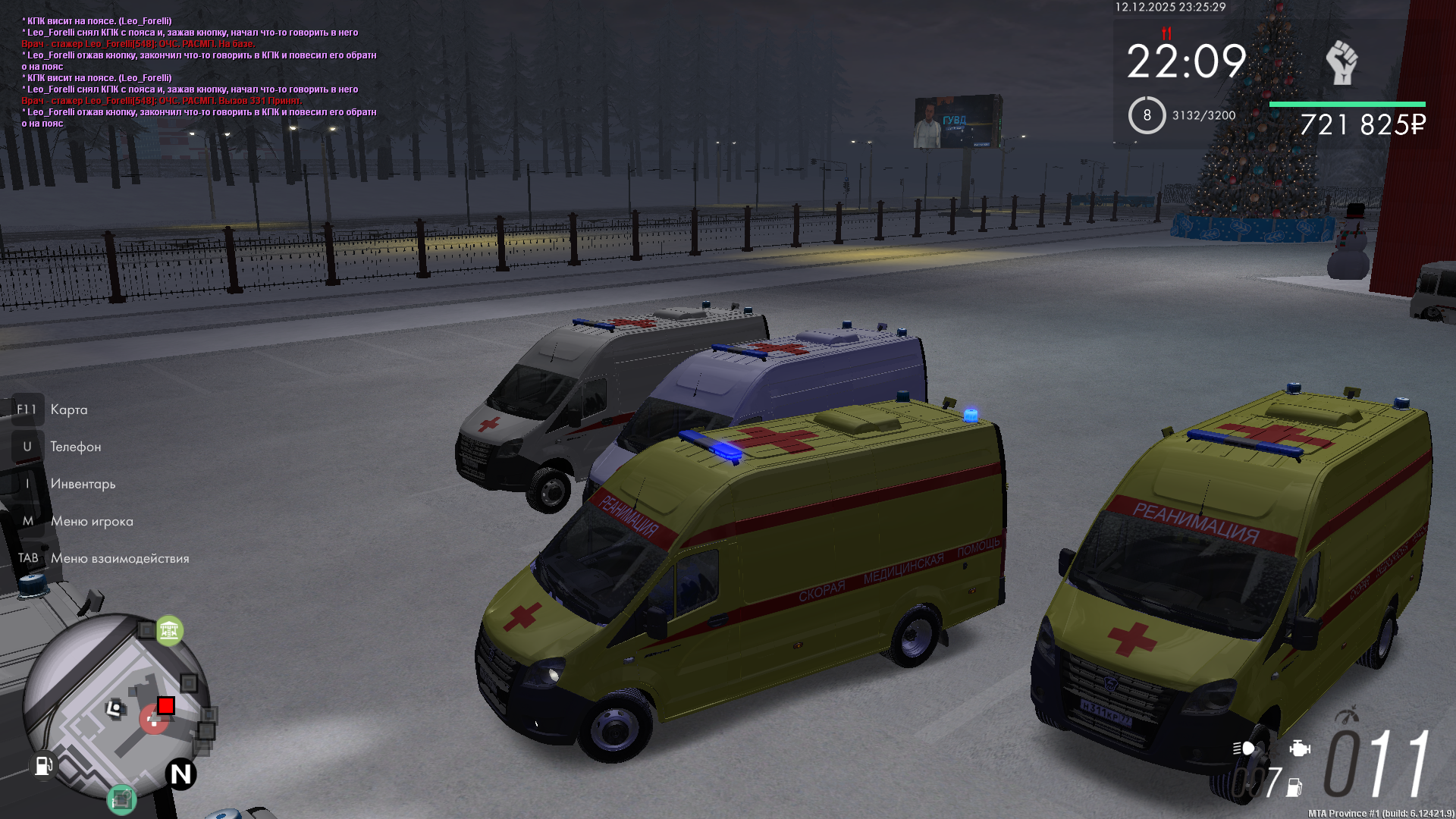Click the headlights indicator icon
The image size is (1456, 819).
[1243, 748]
